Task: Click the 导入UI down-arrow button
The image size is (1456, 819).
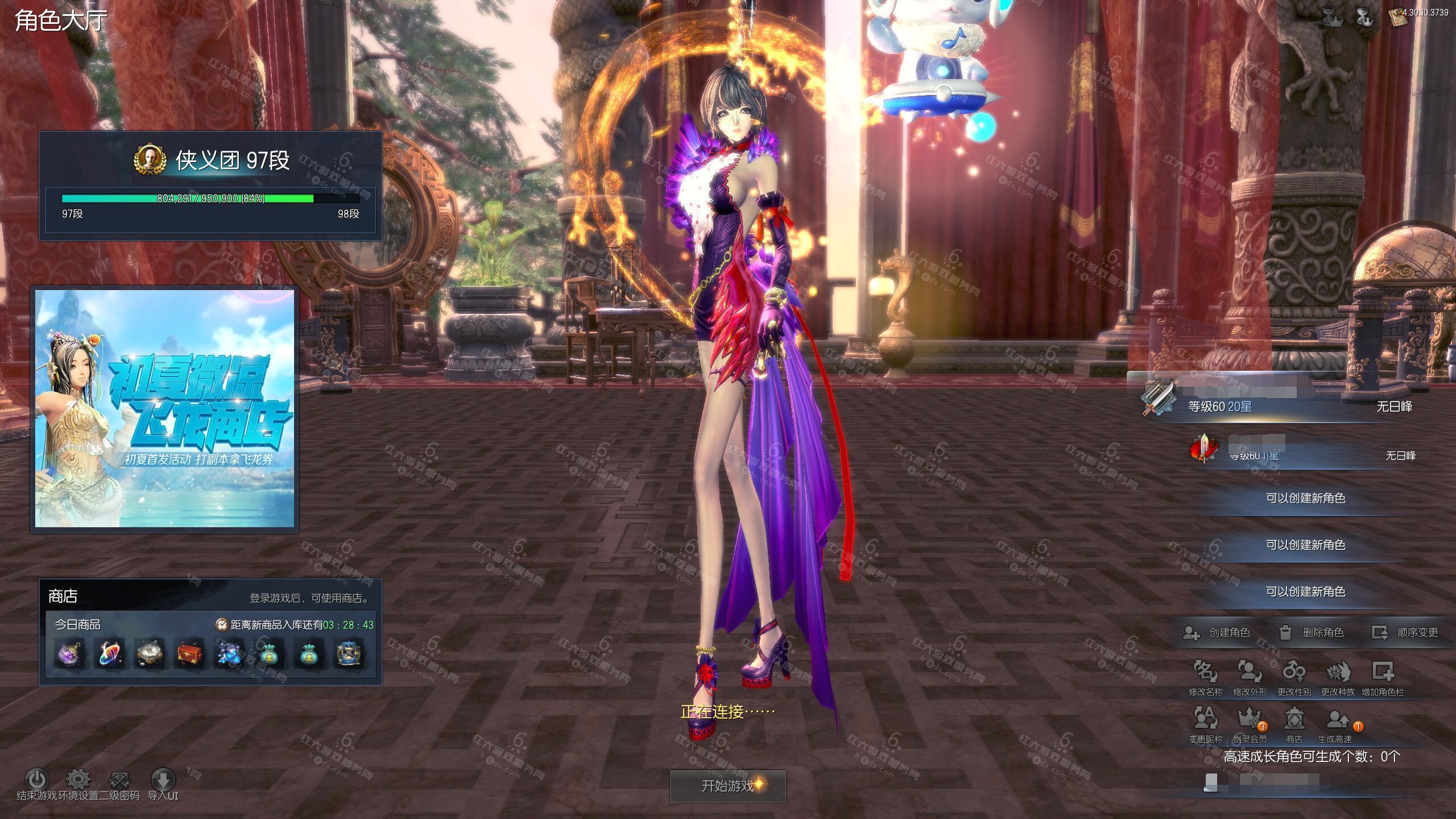Action: tap(163, 779)
